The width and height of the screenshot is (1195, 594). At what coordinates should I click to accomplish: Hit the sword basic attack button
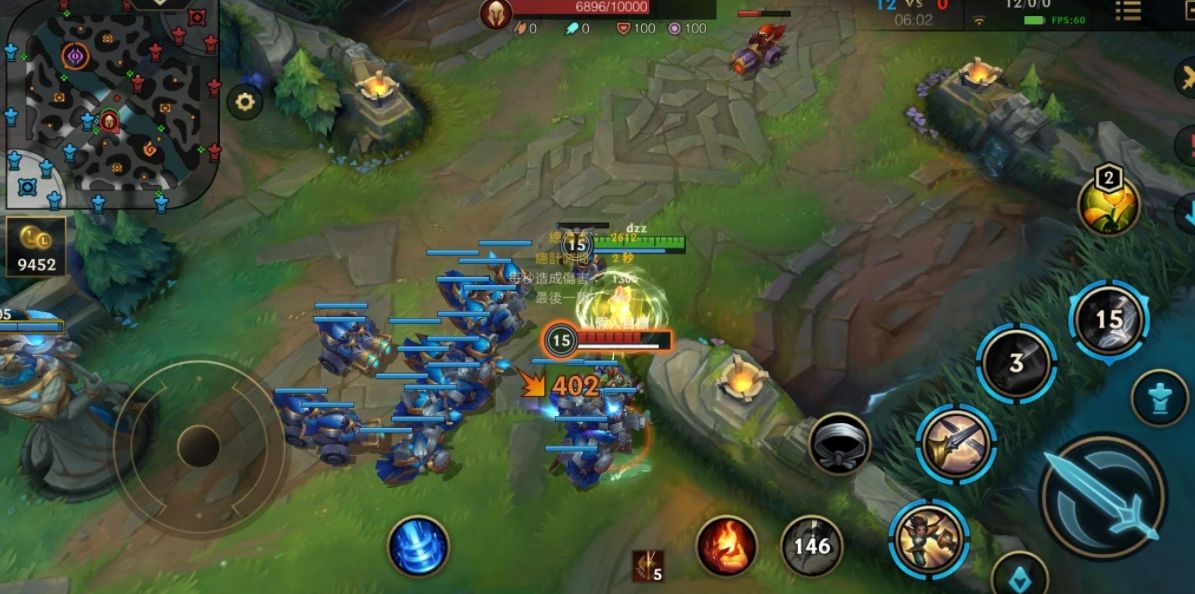pyautogui.click(x=1103, y=497)
